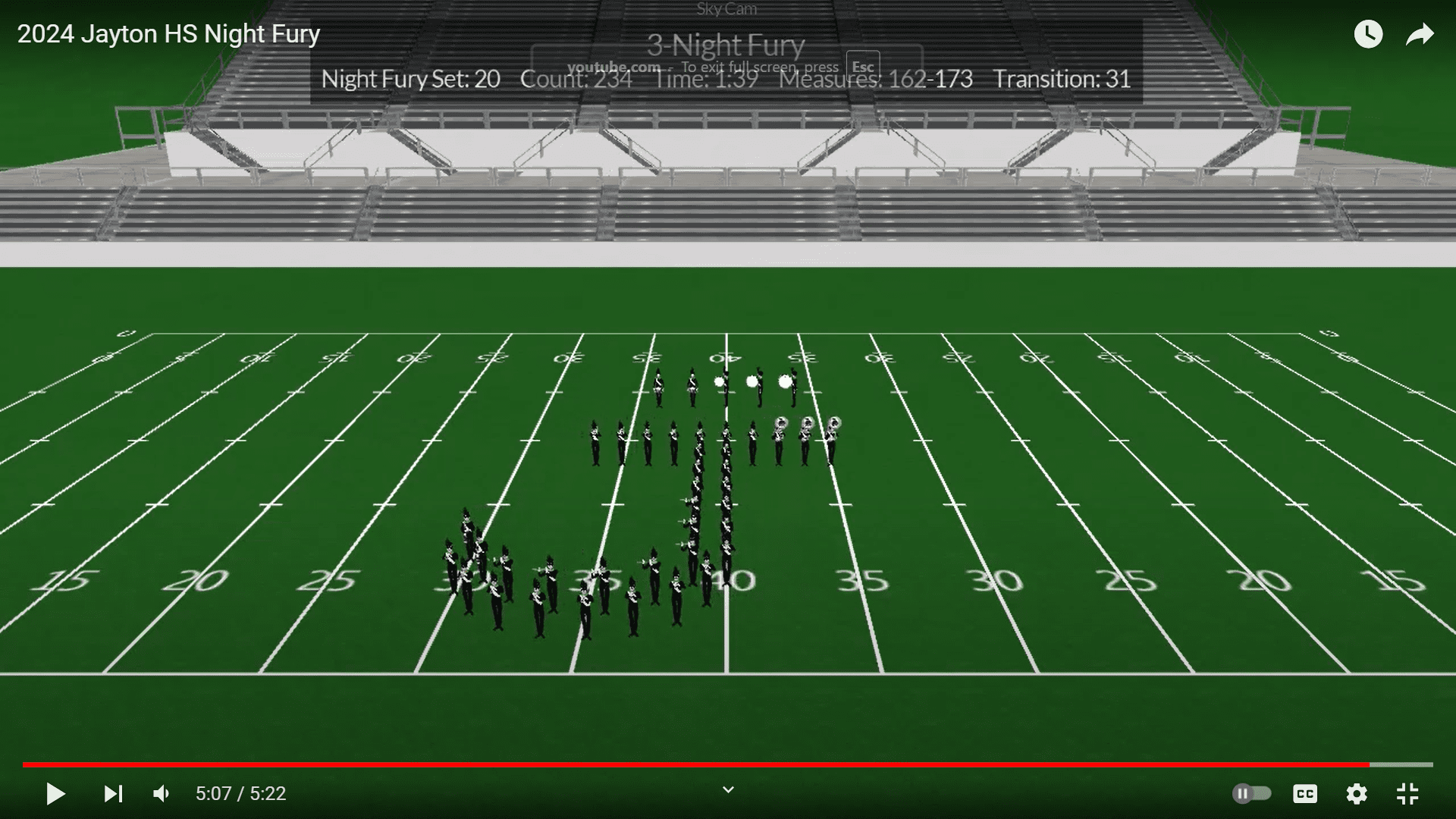Click the Watch Later clock icon

pos(1368,34)
